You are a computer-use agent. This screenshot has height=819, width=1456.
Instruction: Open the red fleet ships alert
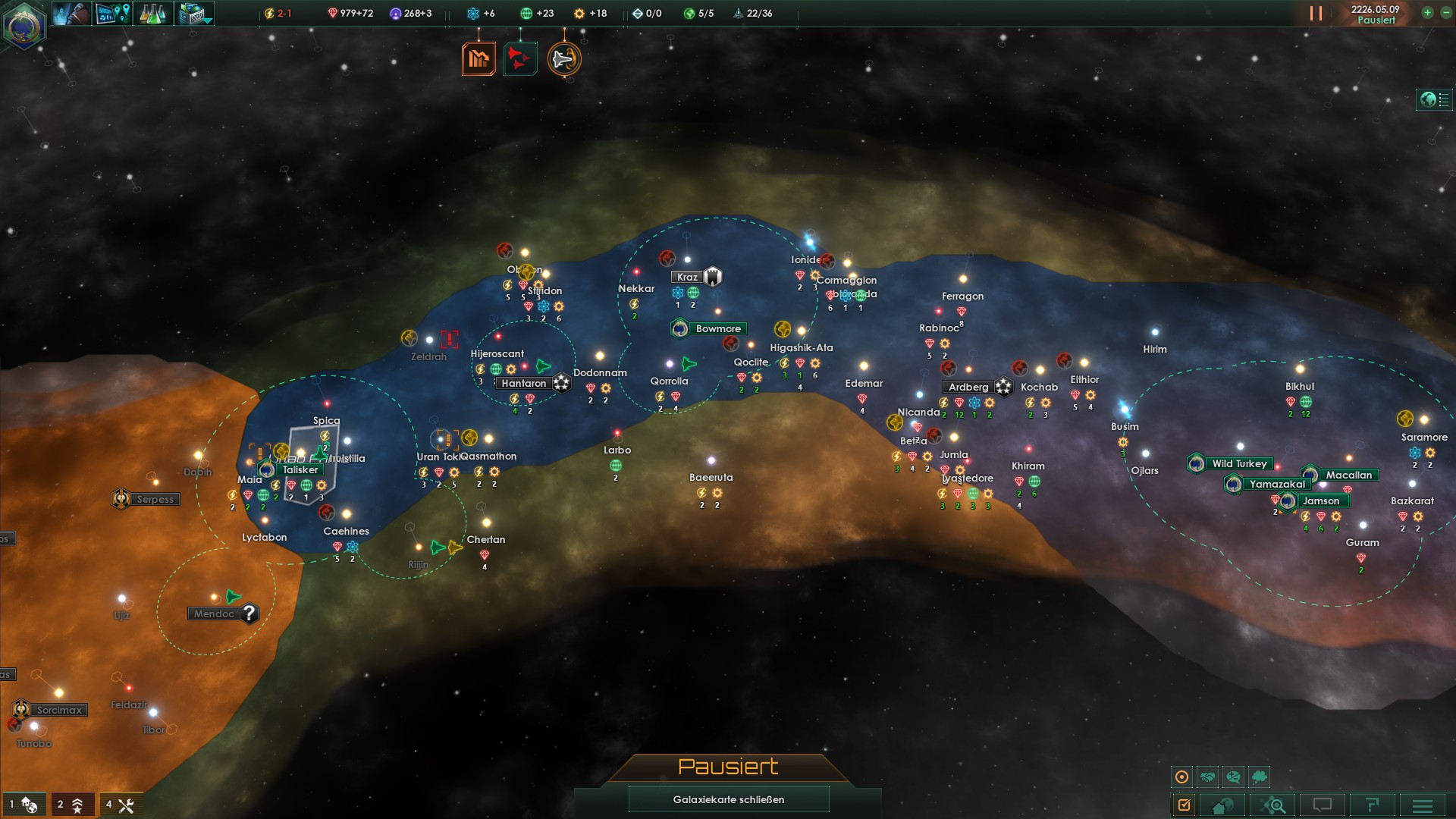(x=520, y=58)
